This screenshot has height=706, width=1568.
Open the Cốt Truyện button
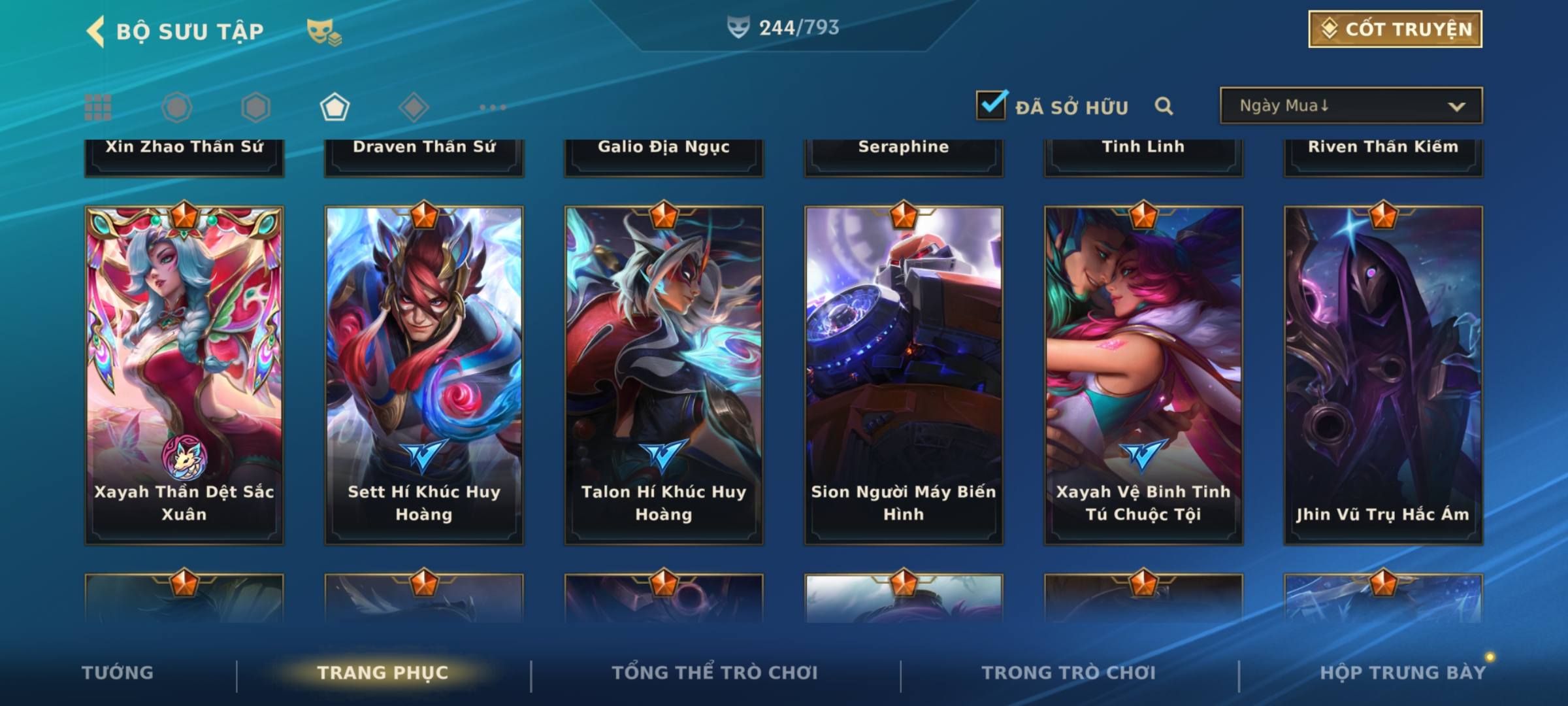click(x=1395, y=29)
